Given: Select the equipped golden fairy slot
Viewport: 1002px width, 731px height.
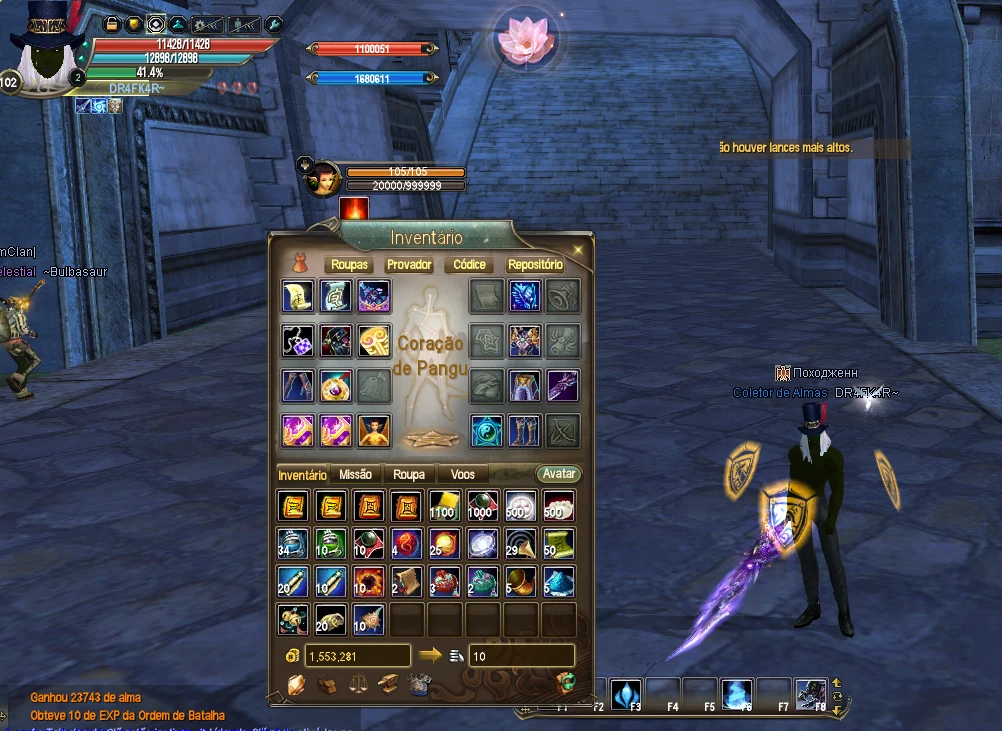Looking at the screenshot, I should point(374,430).
